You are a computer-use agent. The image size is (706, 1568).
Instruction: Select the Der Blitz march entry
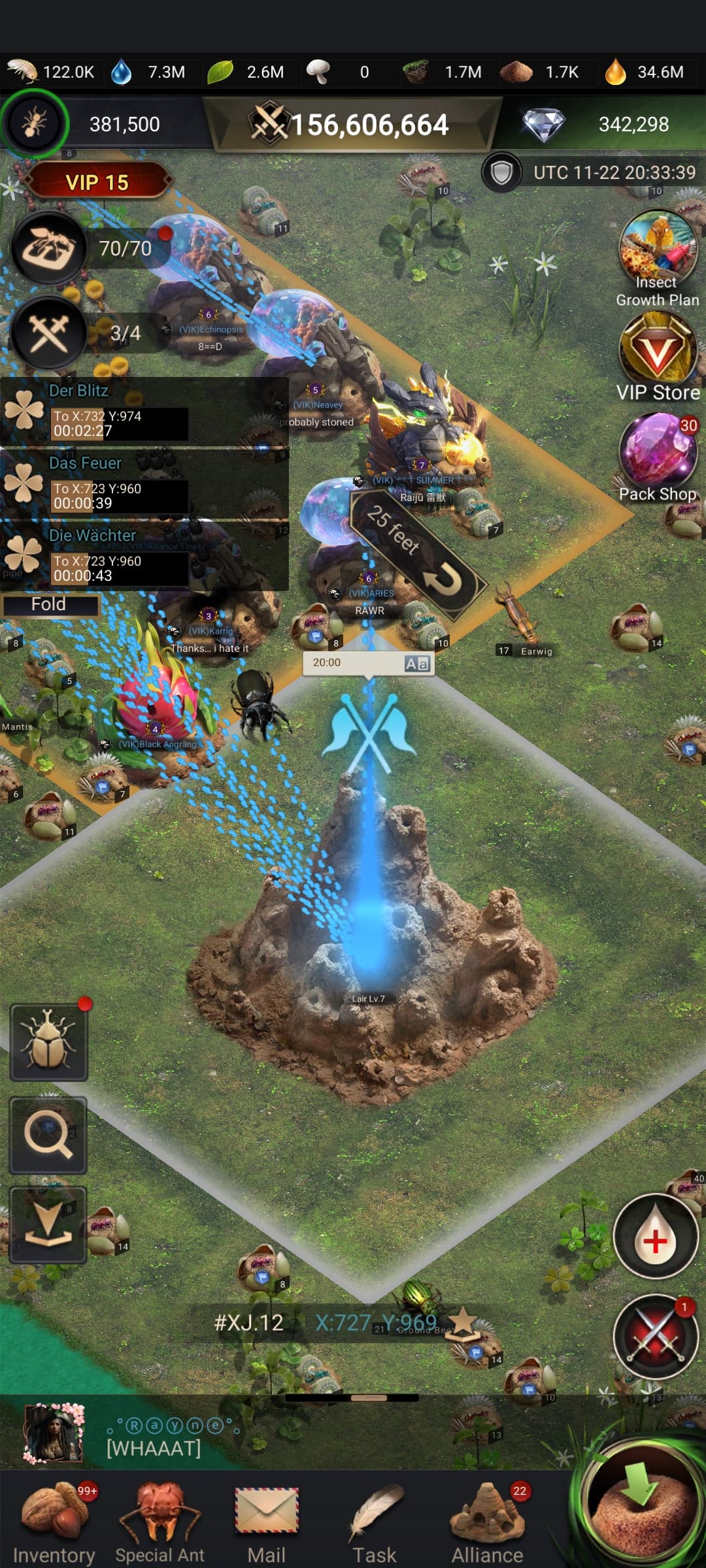[x=144, y=412]
